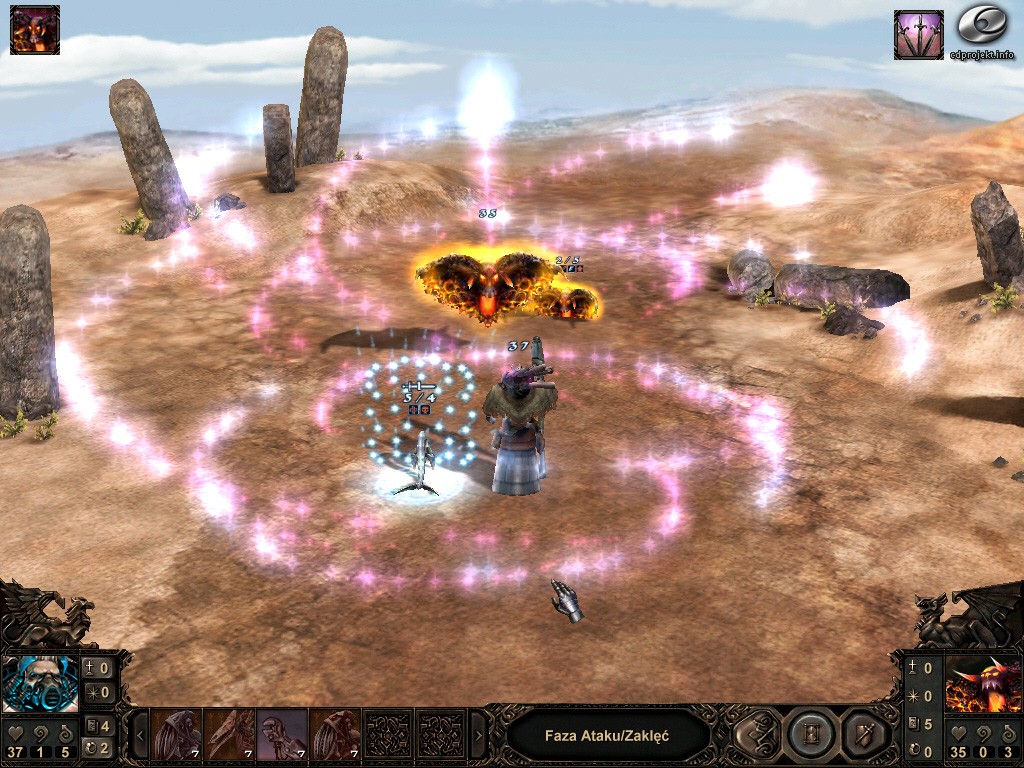
Task: Select the enemy fire demon portrait
Action: coord(983,684)
